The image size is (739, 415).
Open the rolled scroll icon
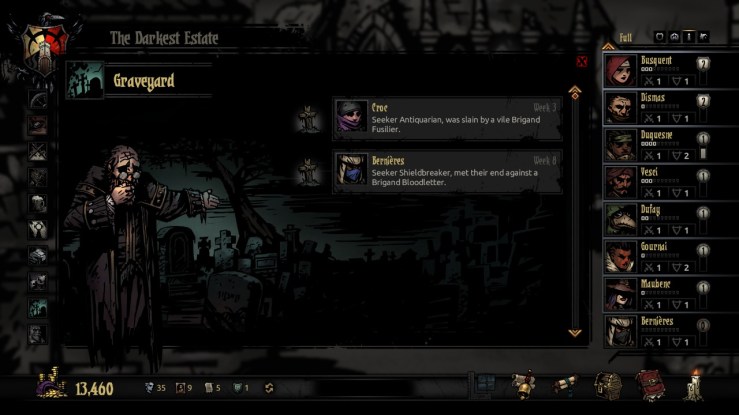coord(566,385)
